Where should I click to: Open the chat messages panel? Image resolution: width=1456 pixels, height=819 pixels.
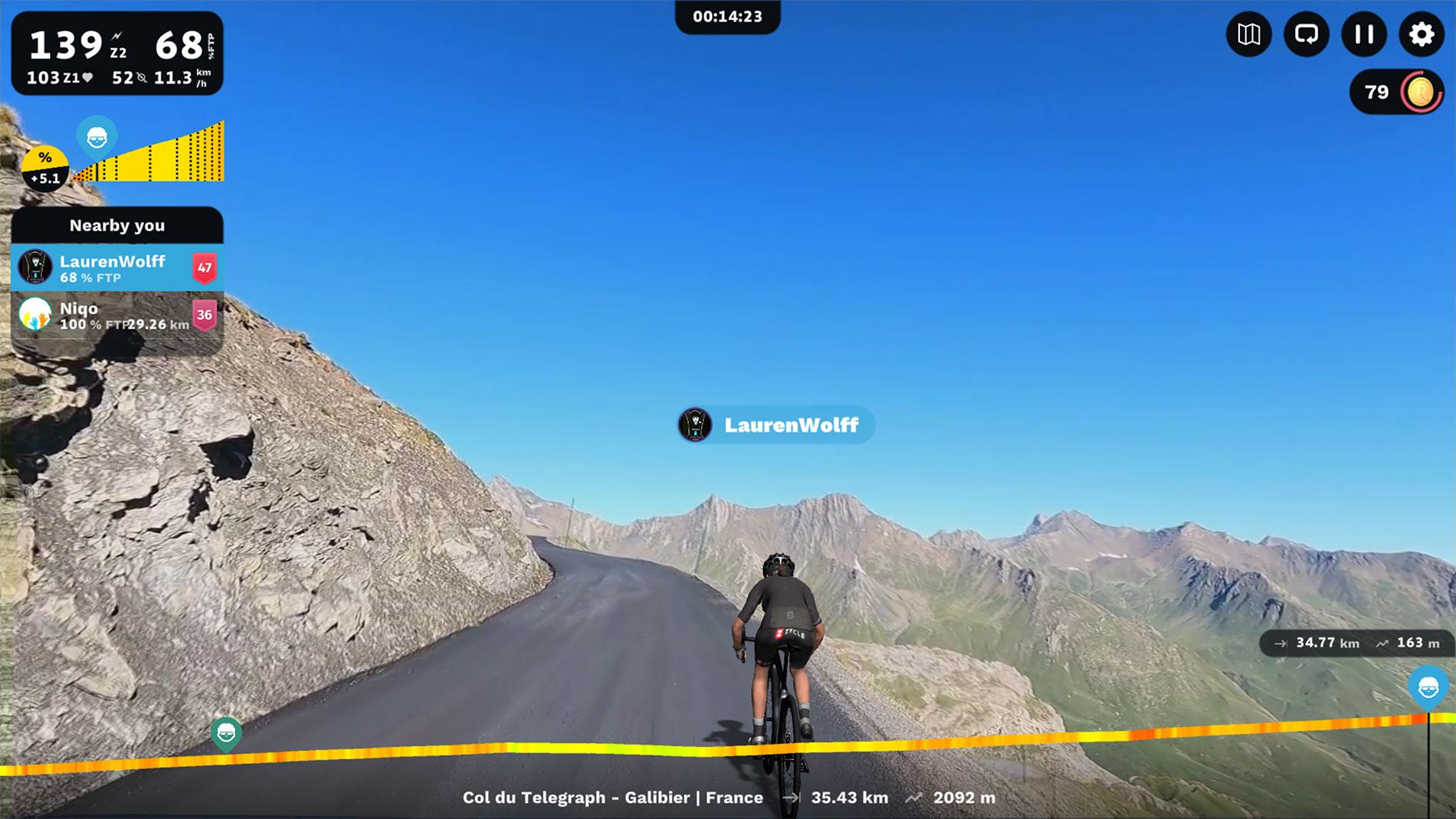click(1307, 34)
